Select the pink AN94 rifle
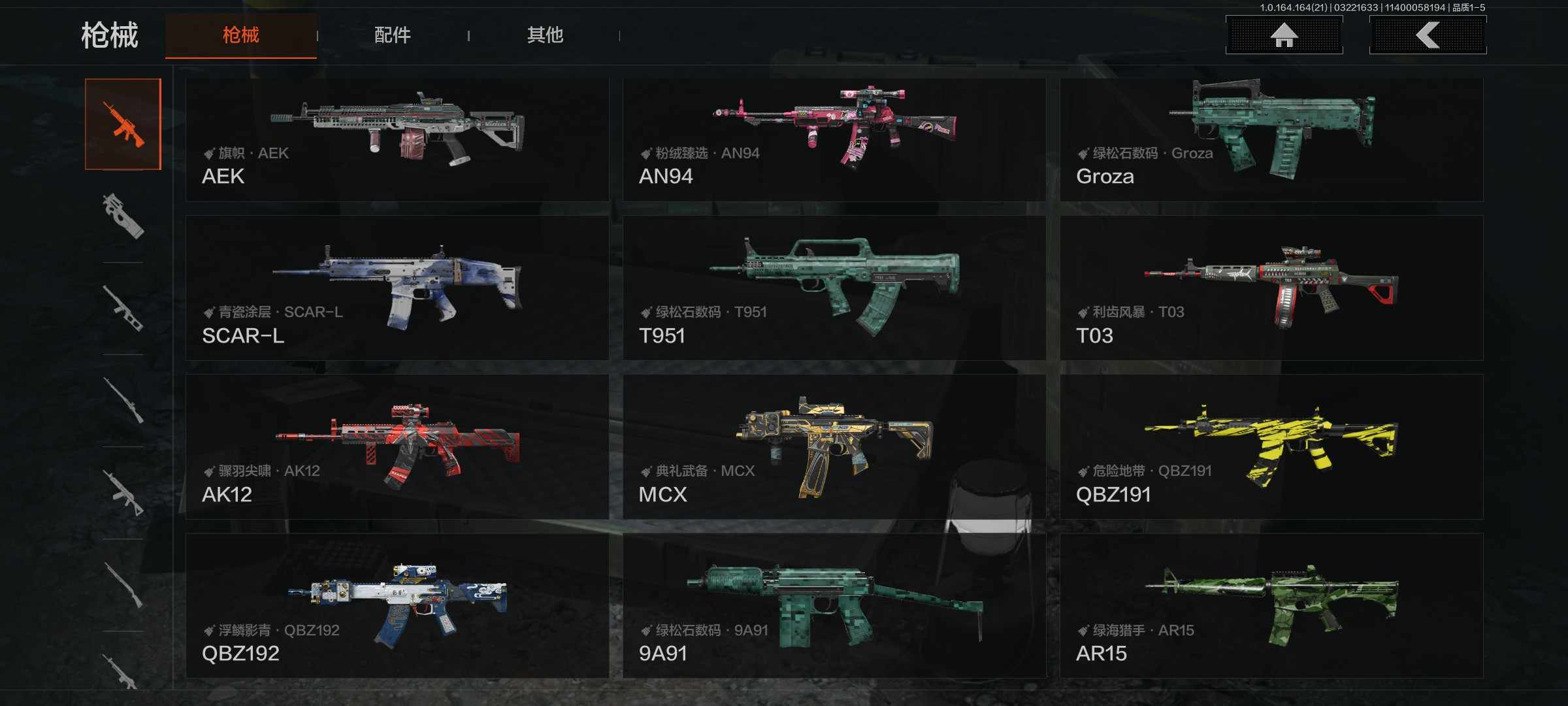The height and width of the screenshot is (706, 1568). [x=834, y=139]
